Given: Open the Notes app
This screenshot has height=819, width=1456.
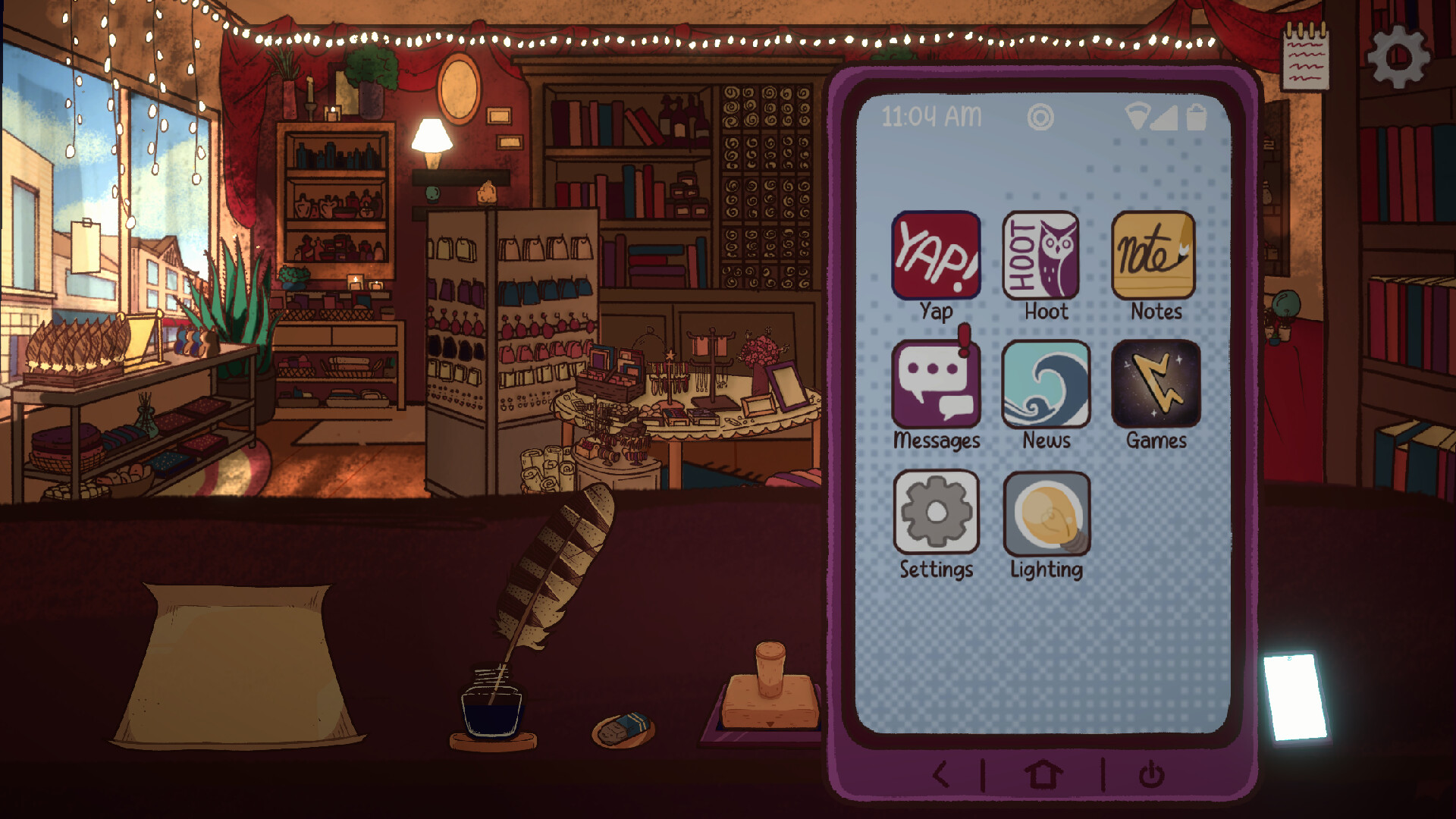Looking at the screenshot, I should [x=1153, y=258].
